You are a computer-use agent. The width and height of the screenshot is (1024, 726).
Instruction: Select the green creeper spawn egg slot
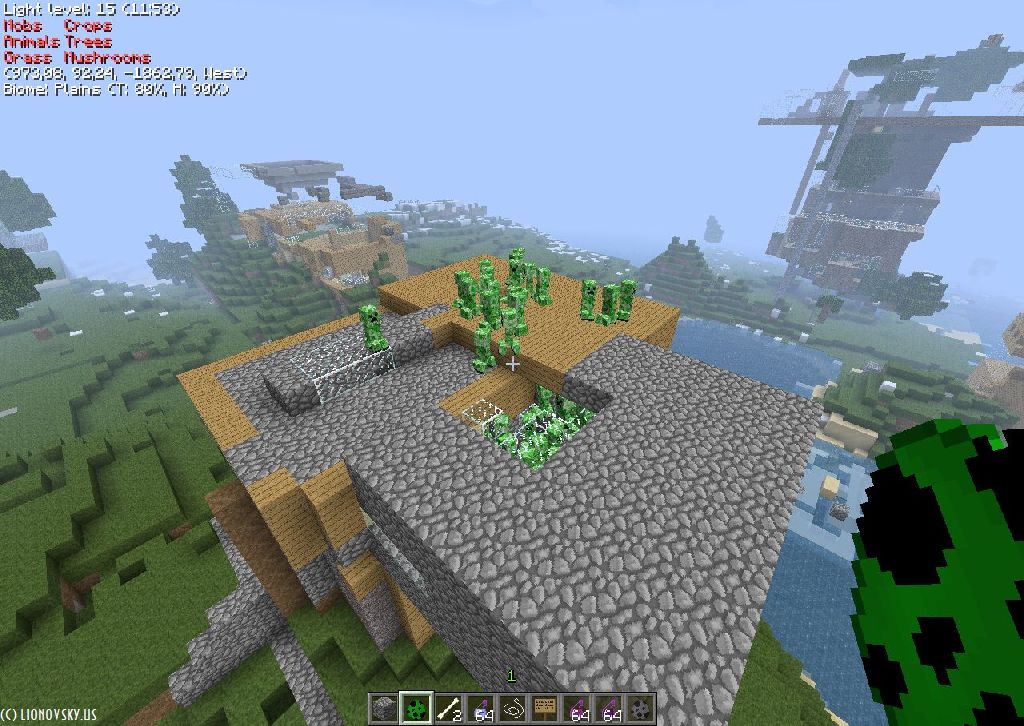click(416, 708)
